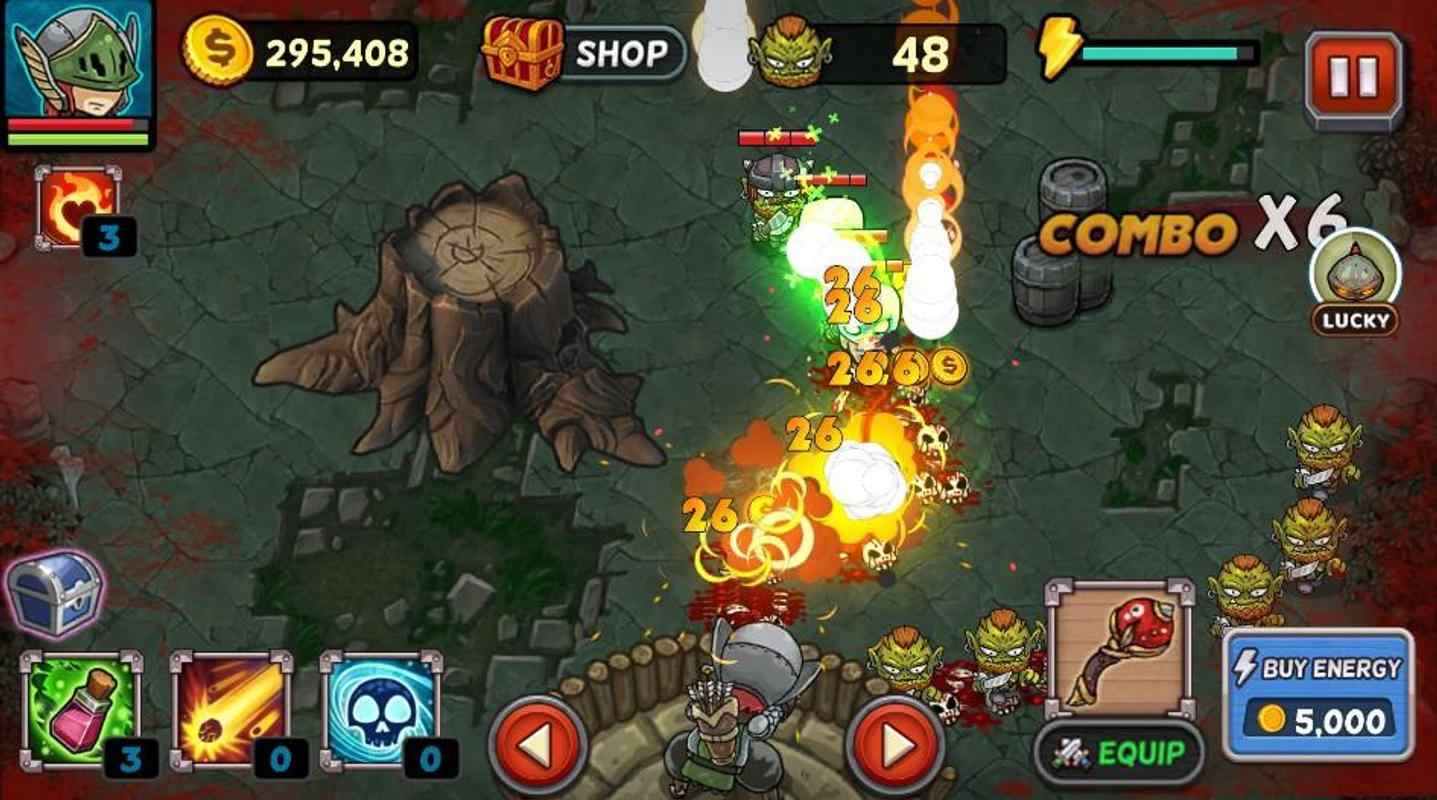Image resolution: width=1437 pixels, height=800 pixels.
Task: Move the hero with the left arrow
Action: (537, 744)
